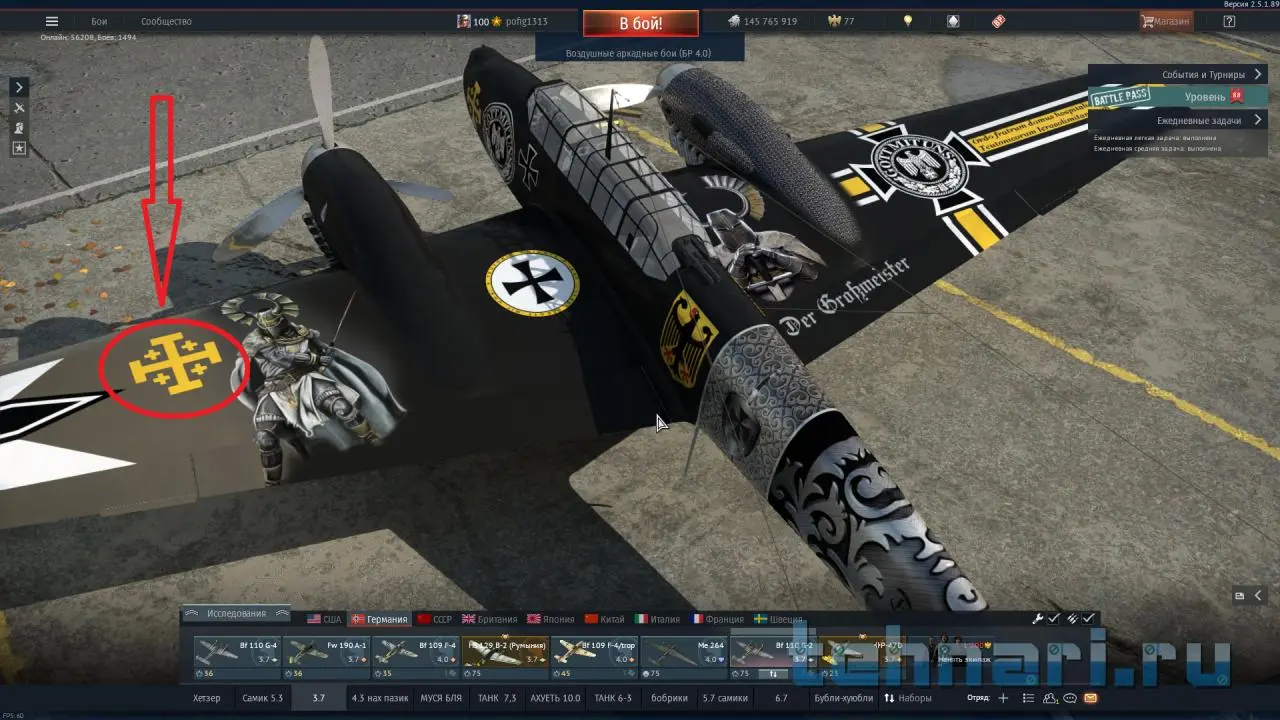The width and height of the screenshot is (1280, 720).
Task: Expand «События и Турниры» panel
Action: (1212, 75)
